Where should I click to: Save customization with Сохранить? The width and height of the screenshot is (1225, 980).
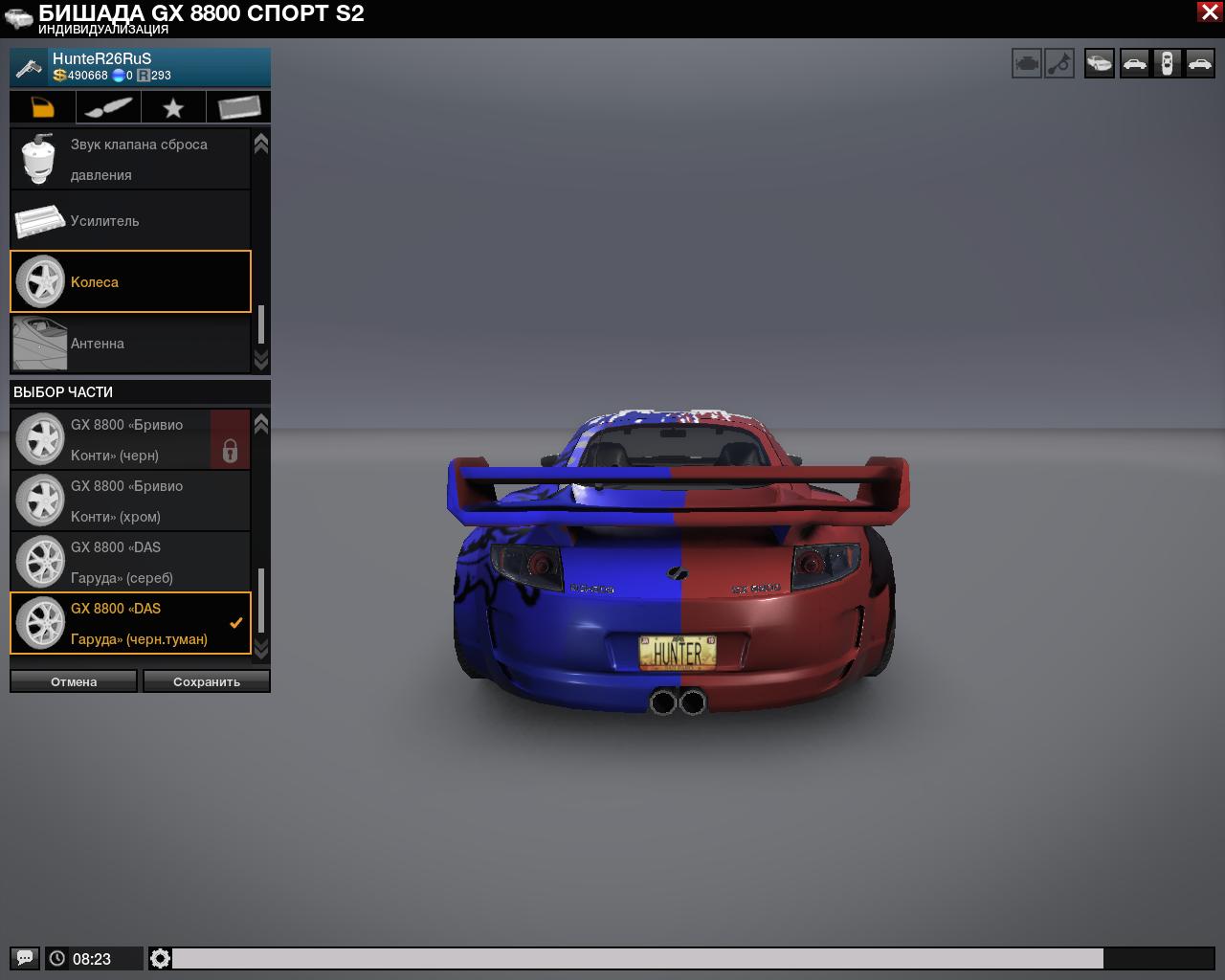(207, 681)
